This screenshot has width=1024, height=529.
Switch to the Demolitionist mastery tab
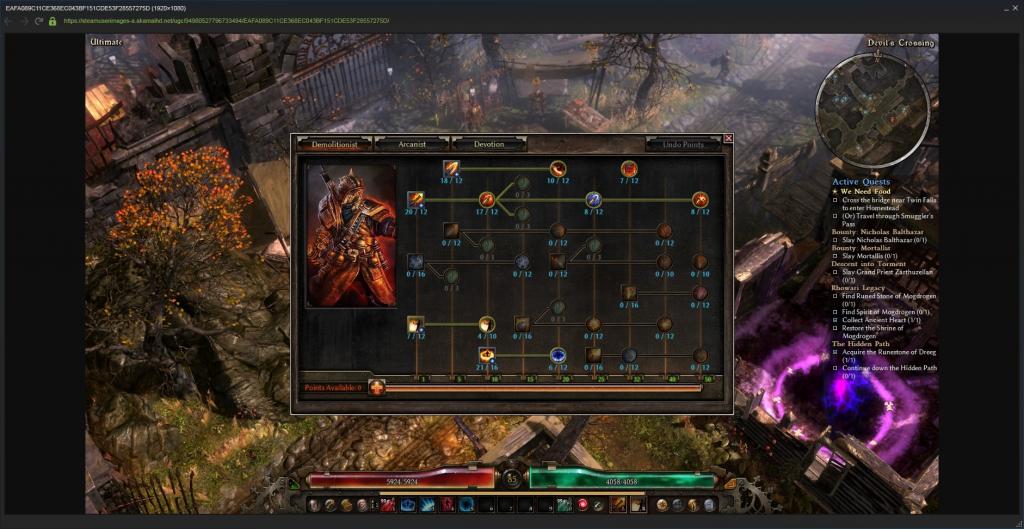pyautogui.click(x=334, y=144)
